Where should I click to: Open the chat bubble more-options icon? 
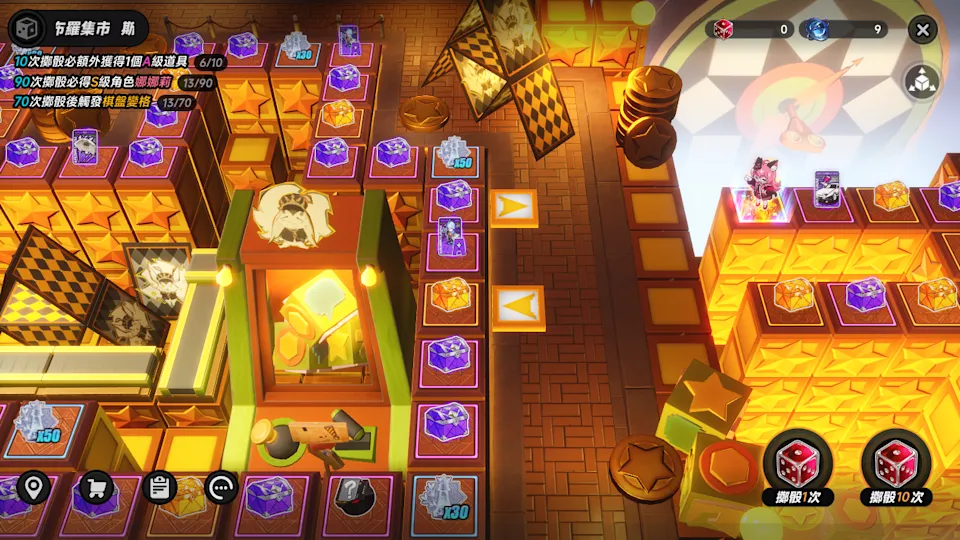pos(221,487)
